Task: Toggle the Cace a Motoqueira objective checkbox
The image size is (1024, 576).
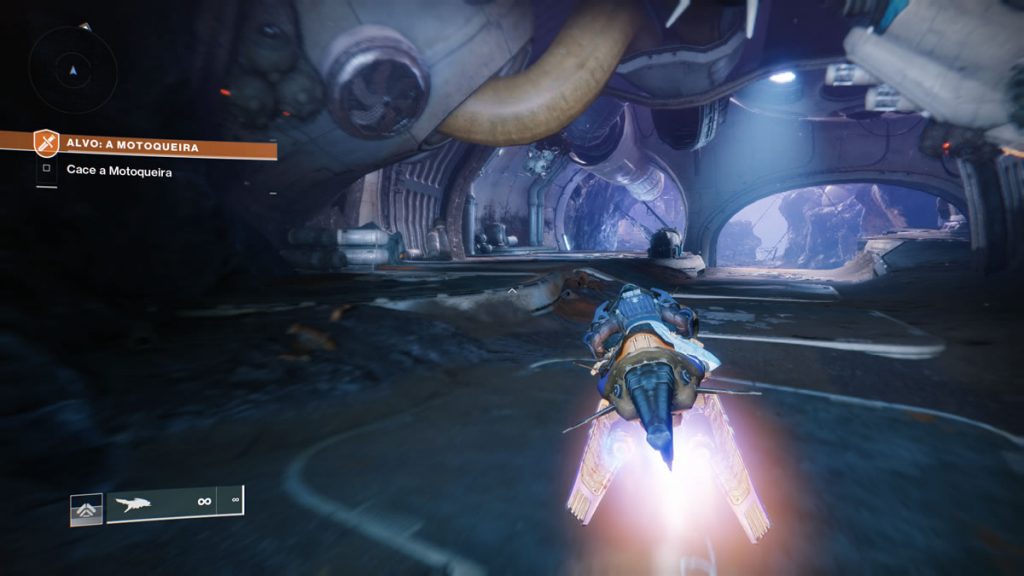Action: (46, 172)
